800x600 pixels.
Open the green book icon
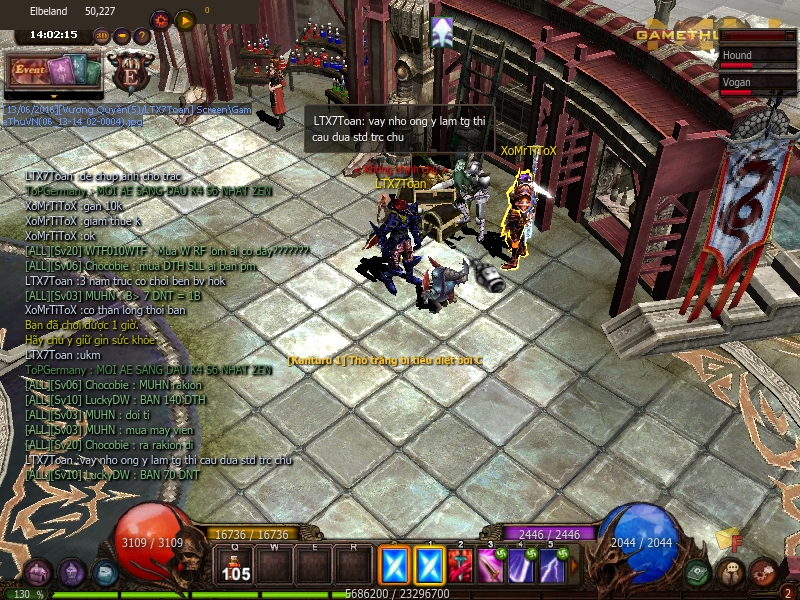(699, 573)
